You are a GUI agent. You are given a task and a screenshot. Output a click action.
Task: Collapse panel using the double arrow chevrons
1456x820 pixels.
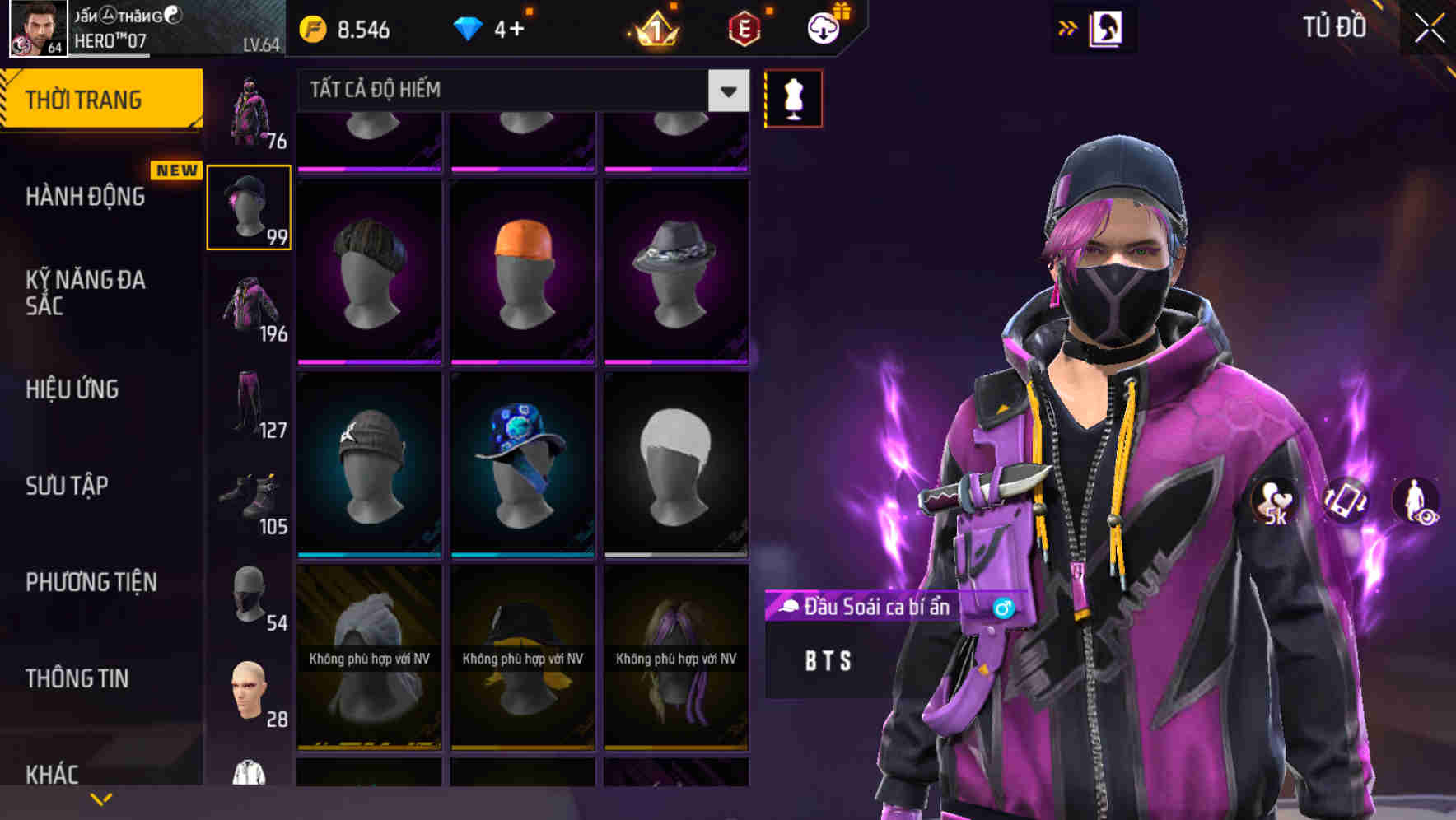point(1068,27)
